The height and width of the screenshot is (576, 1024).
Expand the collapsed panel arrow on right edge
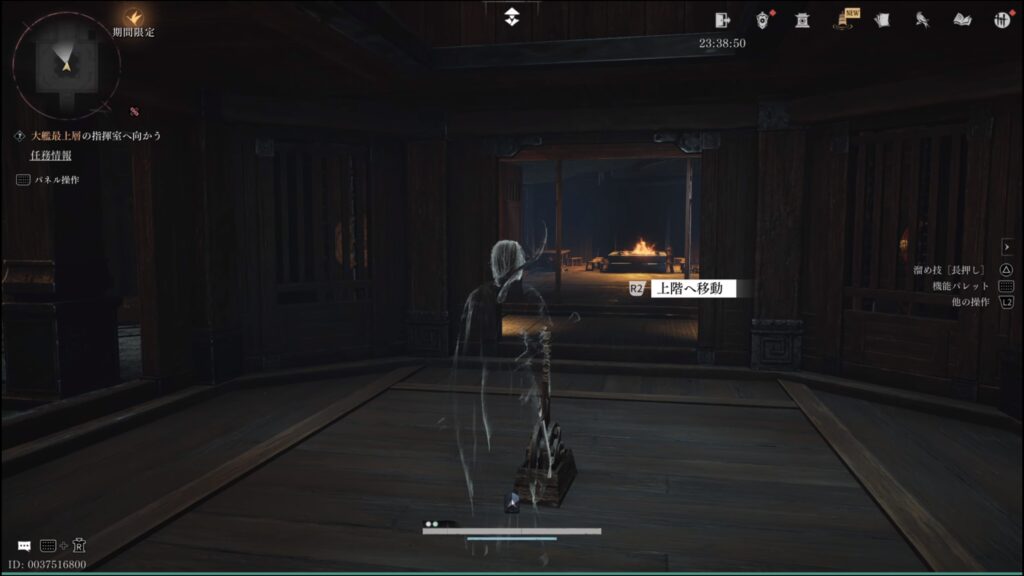pos(1007,246)
